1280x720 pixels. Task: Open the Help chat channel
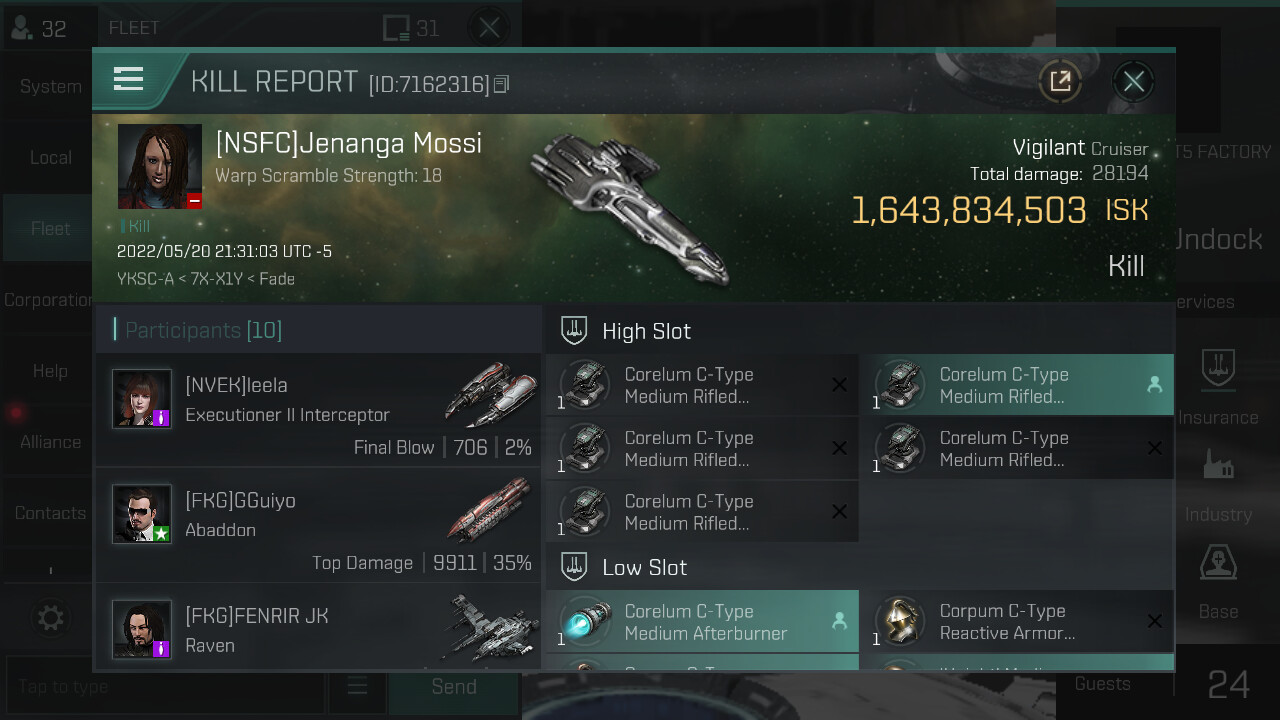[50, 371]
